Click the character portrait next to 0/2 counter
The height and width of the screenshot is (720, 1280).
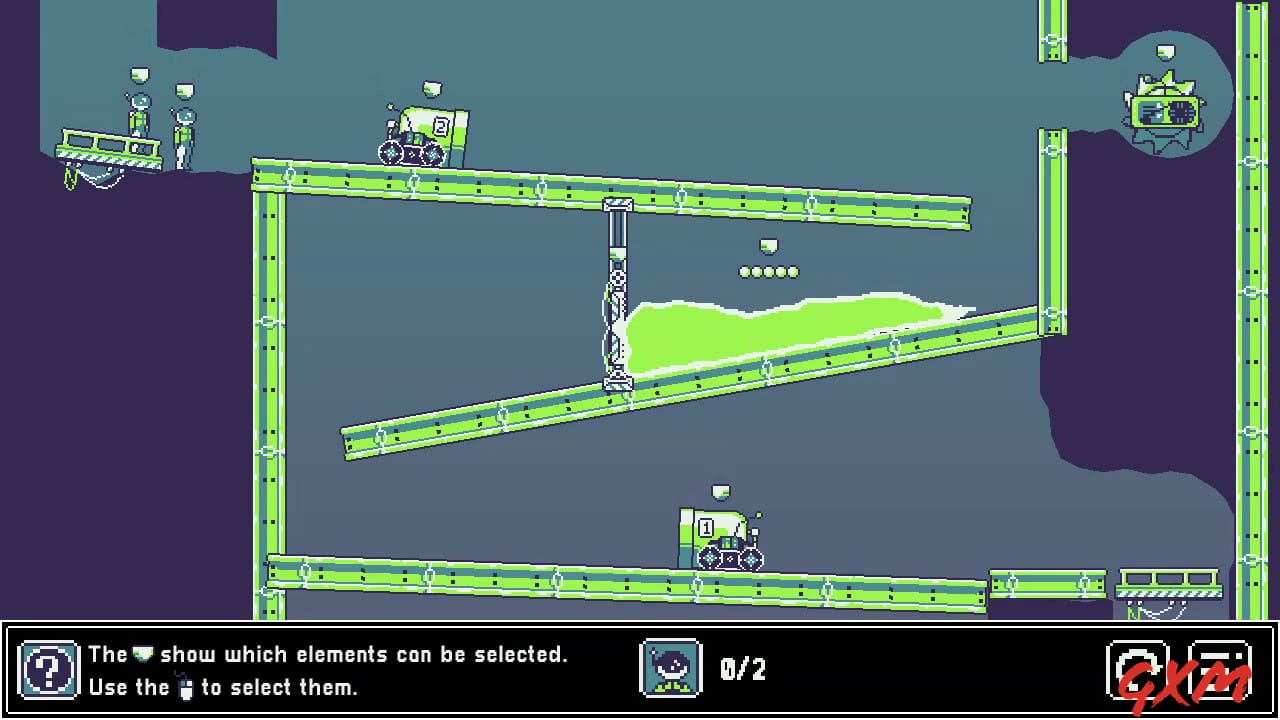[x=672, y=669]
